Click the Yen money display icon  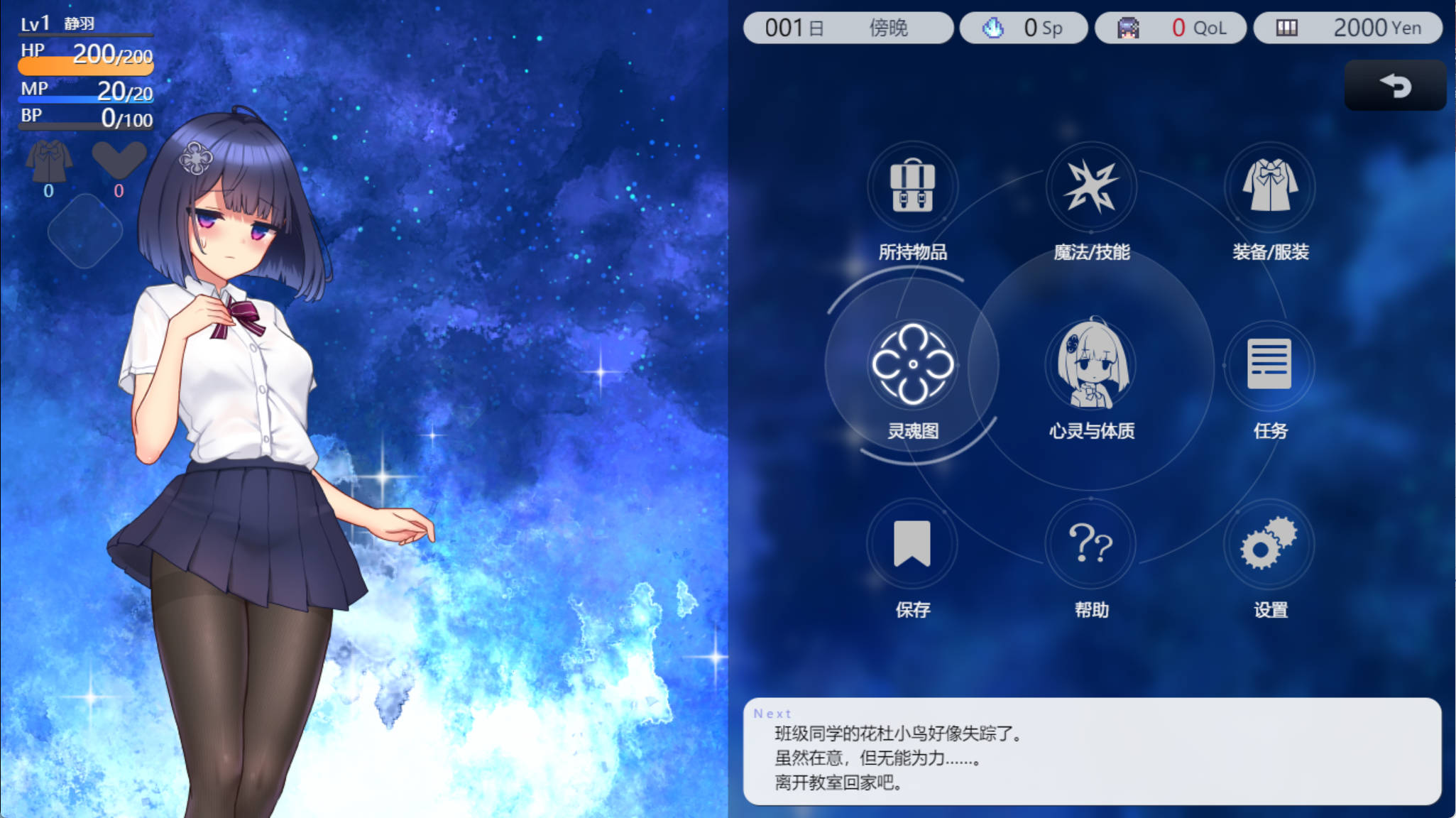(1286, 27)
